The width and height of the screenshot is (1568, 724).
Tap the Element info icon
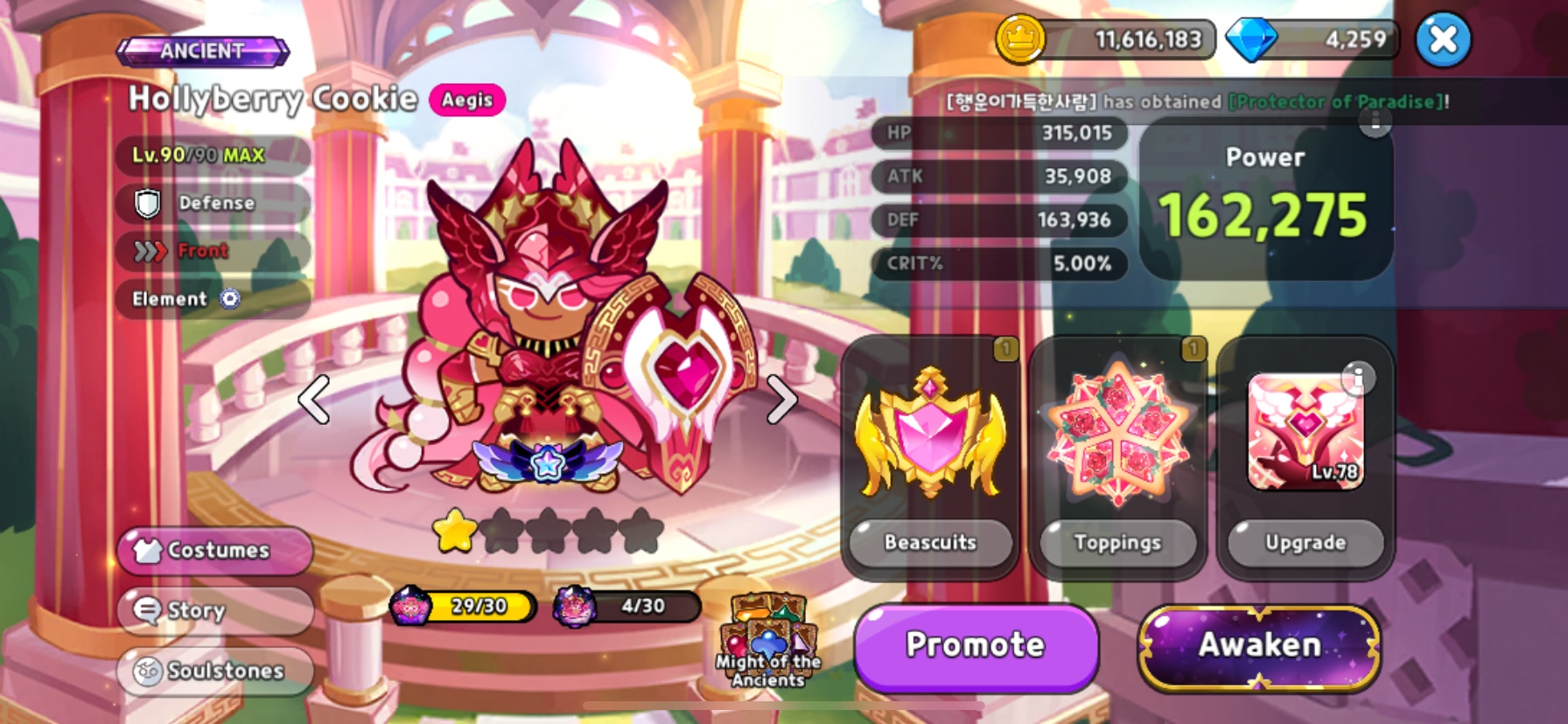(230, 299)
